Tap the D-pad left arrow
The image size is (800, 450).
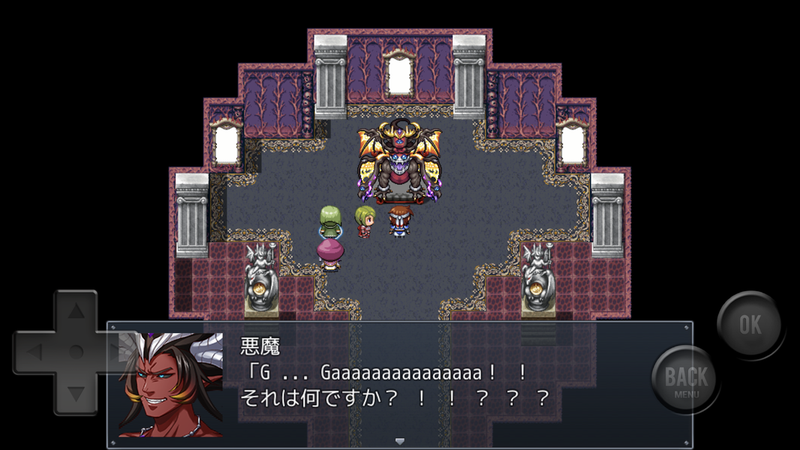tap(36, 352)
